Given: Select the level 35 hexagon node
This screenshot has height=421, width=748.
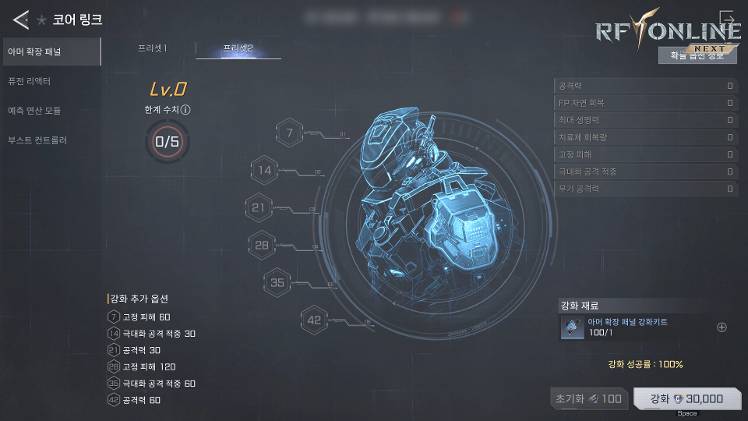Looking at the screenshot, I should pyautogui.click(x=279, y=282).
